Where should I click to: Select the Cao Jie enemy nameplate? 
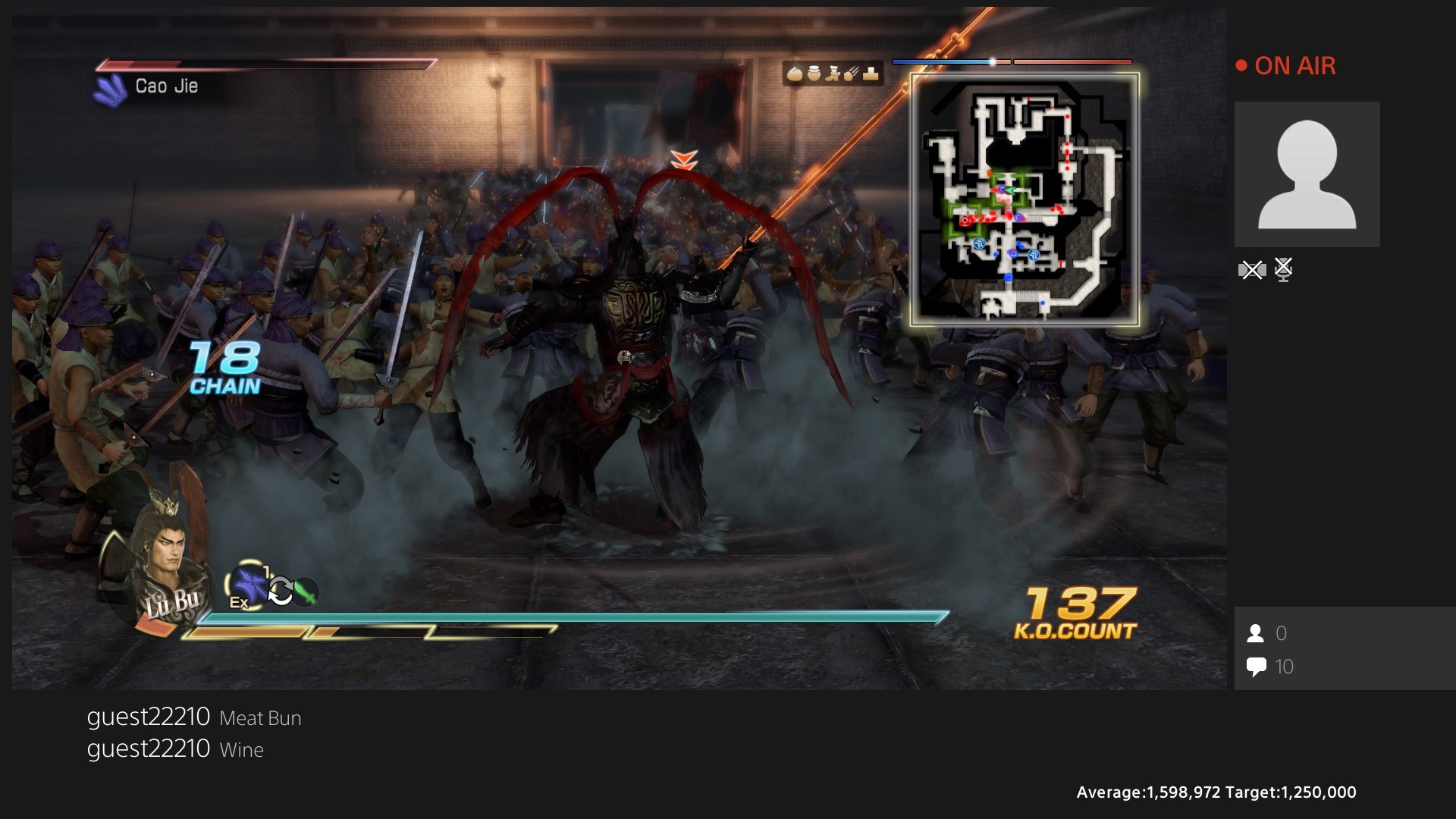[165, 86]
